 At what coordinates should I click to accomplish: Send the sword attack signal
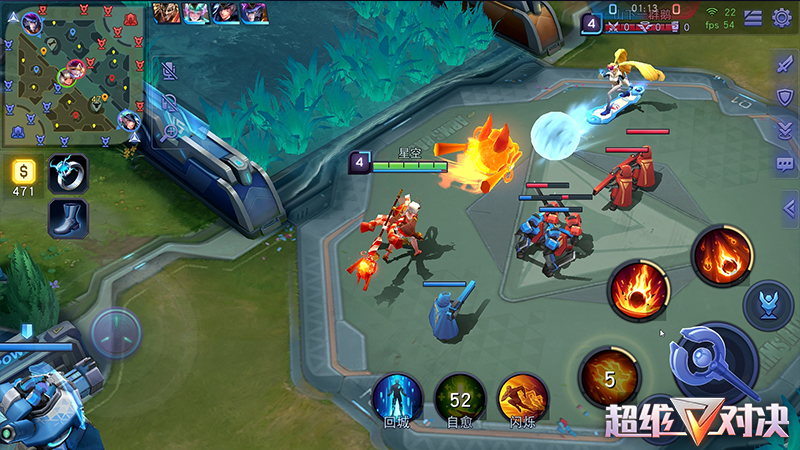pyautogui.click(x=785, y=63)
